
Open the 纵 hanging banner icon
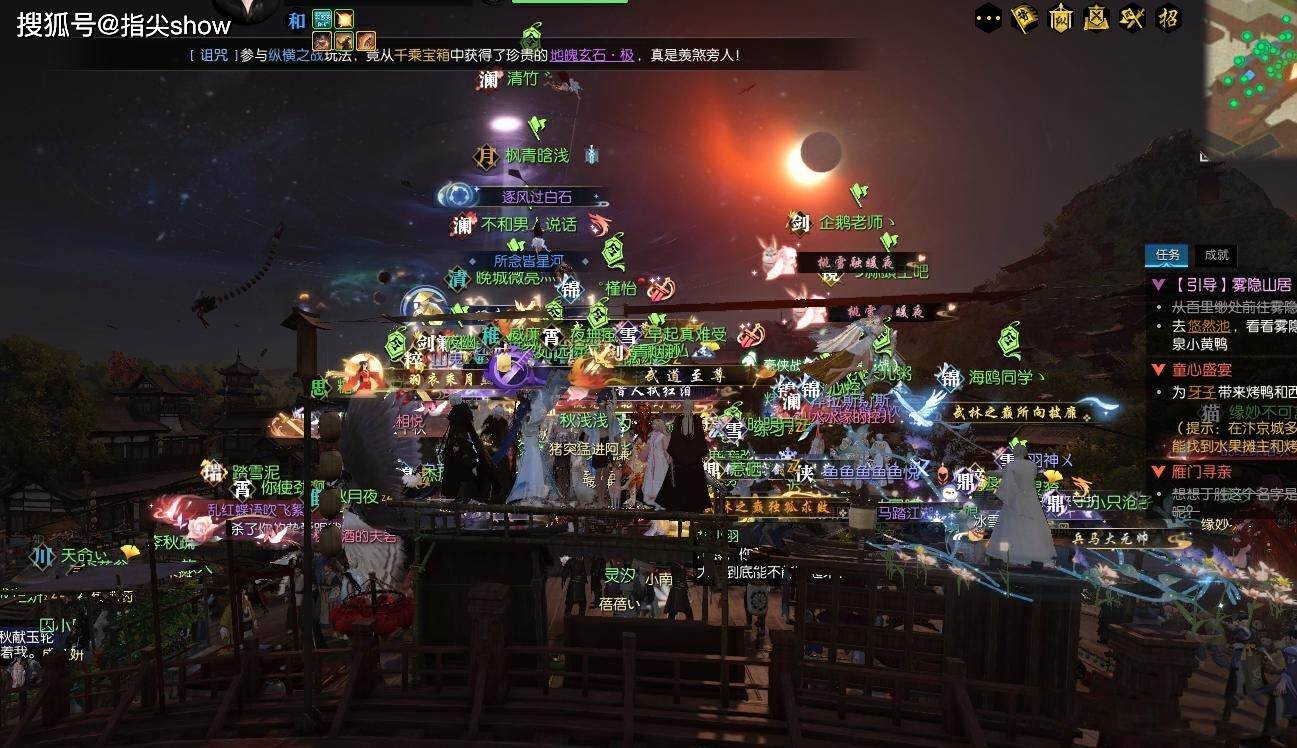(x=1060, y=18)
